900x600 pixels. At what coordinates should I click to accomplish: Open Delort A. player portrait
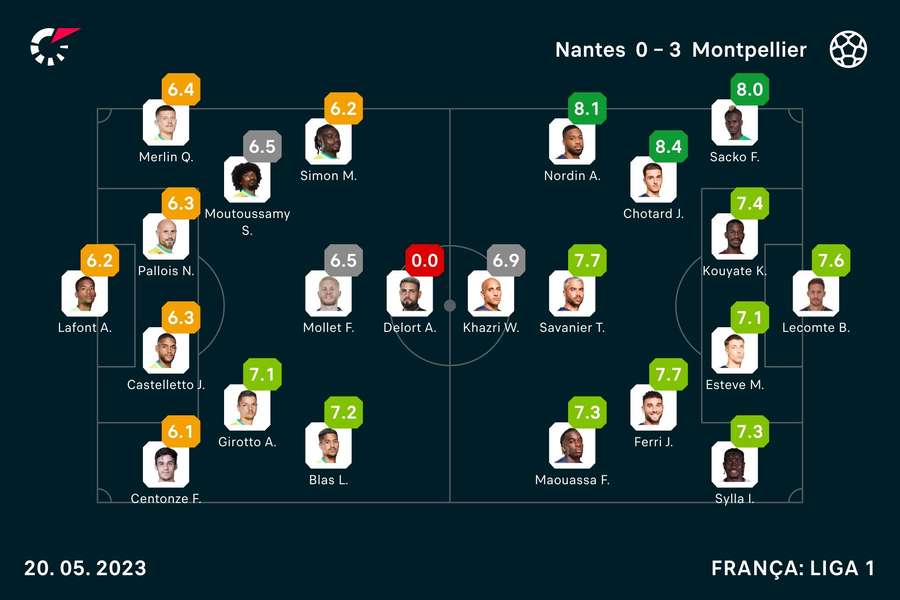(x=409, y=293)
